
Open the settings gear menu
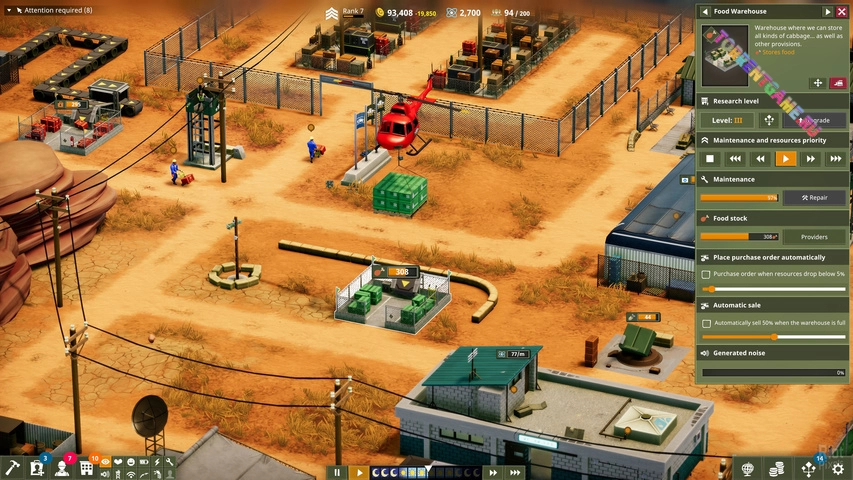click(x=838, y=468)
